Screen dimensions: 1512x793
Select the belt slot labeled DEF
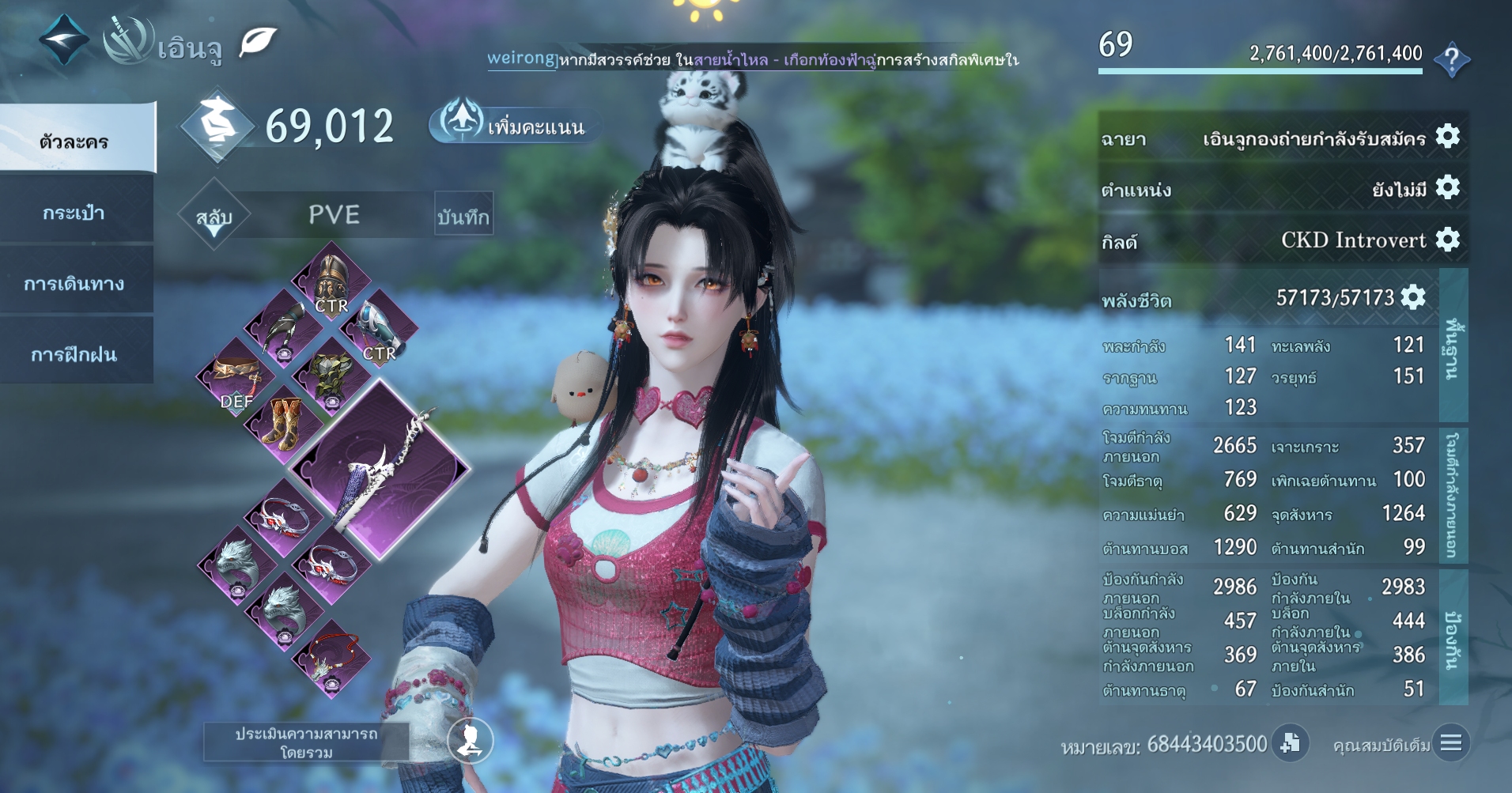tap(236, 378)
